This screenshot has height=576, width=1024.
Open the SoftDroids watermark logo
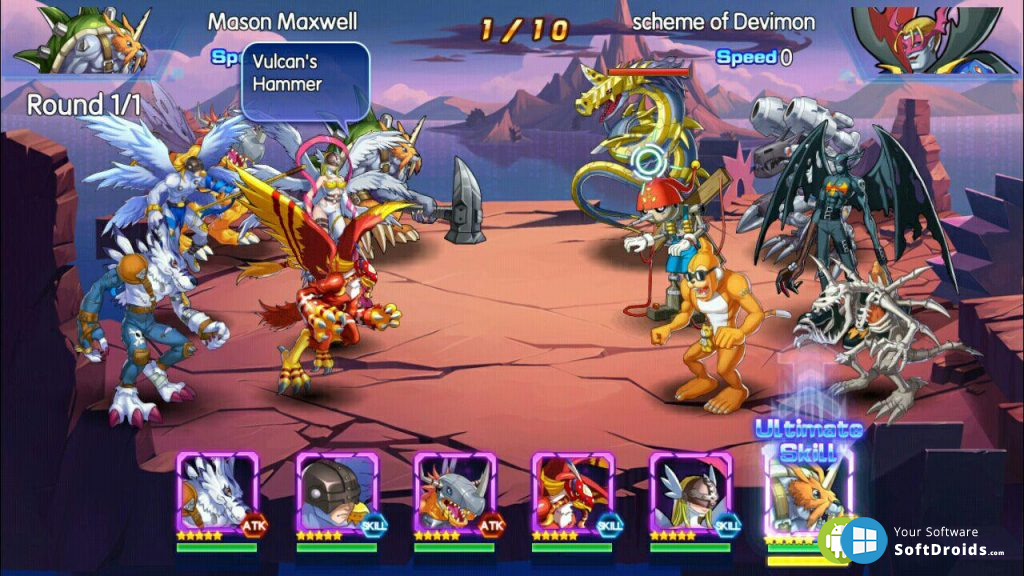click(x=862, y=541)
